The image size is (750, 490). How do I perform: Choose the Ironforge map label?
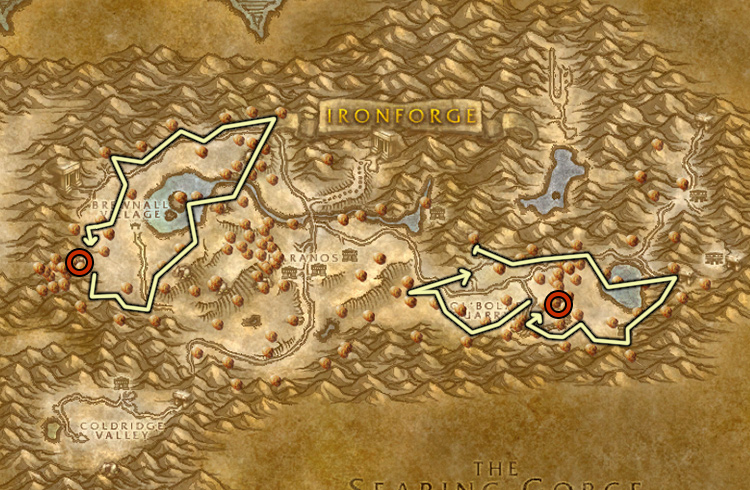(x=400, y=115)
